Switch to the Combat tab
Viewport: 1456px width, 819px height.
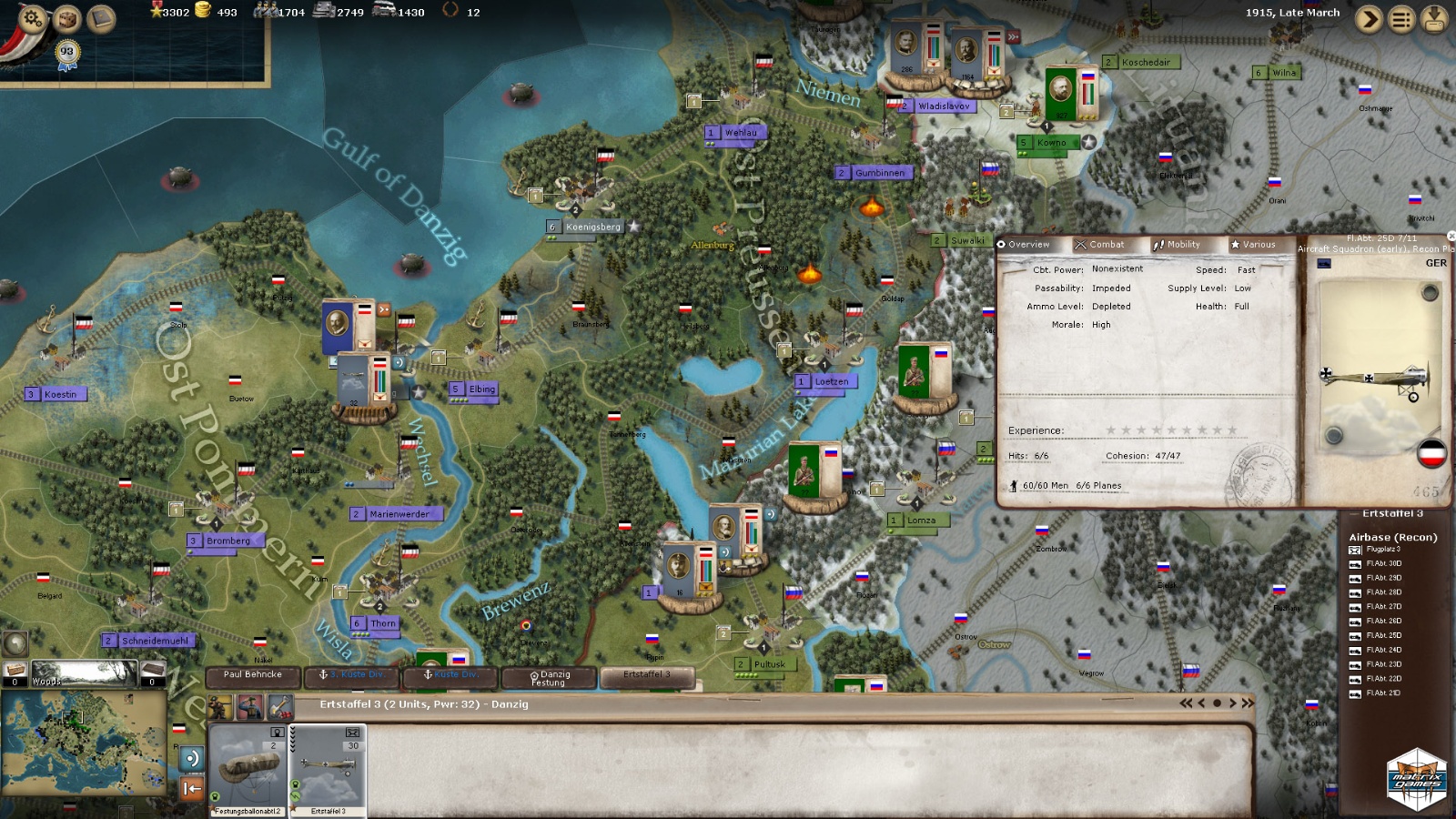[x=1099, y=245]
